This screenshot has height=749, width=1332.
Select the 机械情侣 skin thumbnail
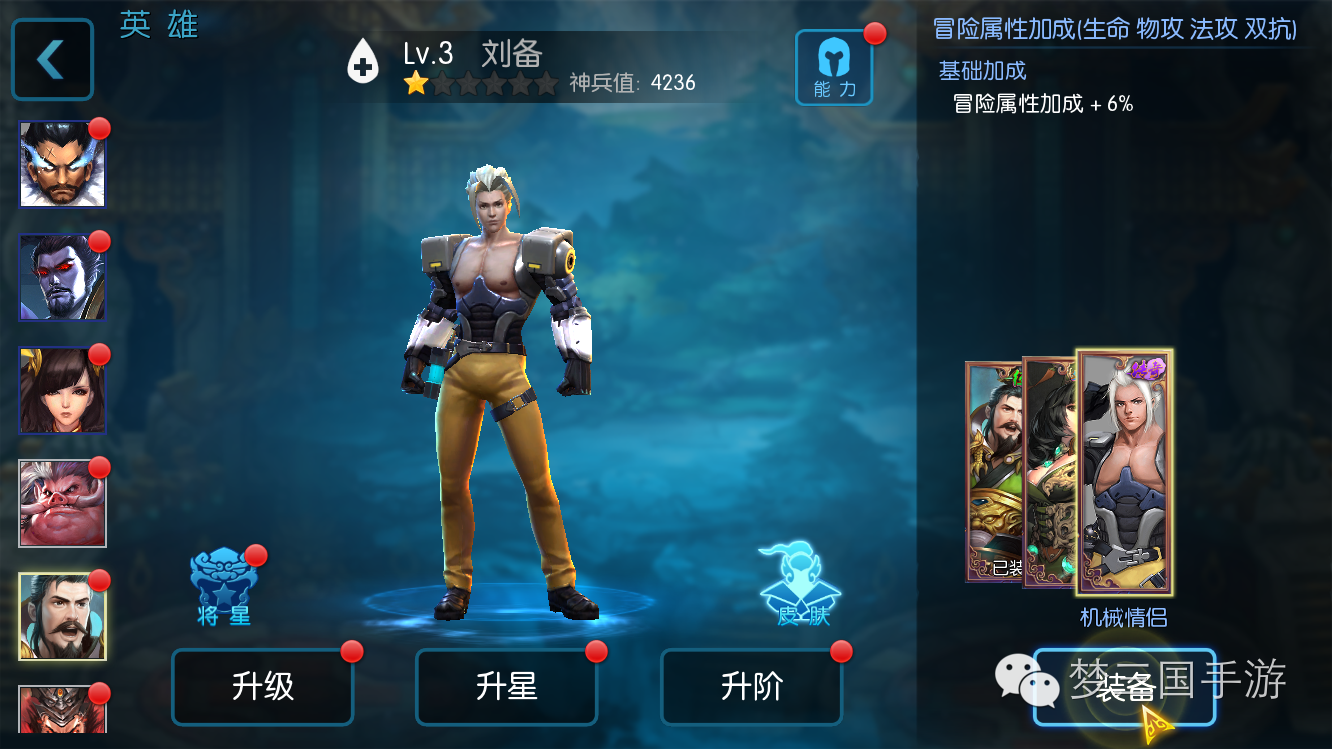[1124, 475]
